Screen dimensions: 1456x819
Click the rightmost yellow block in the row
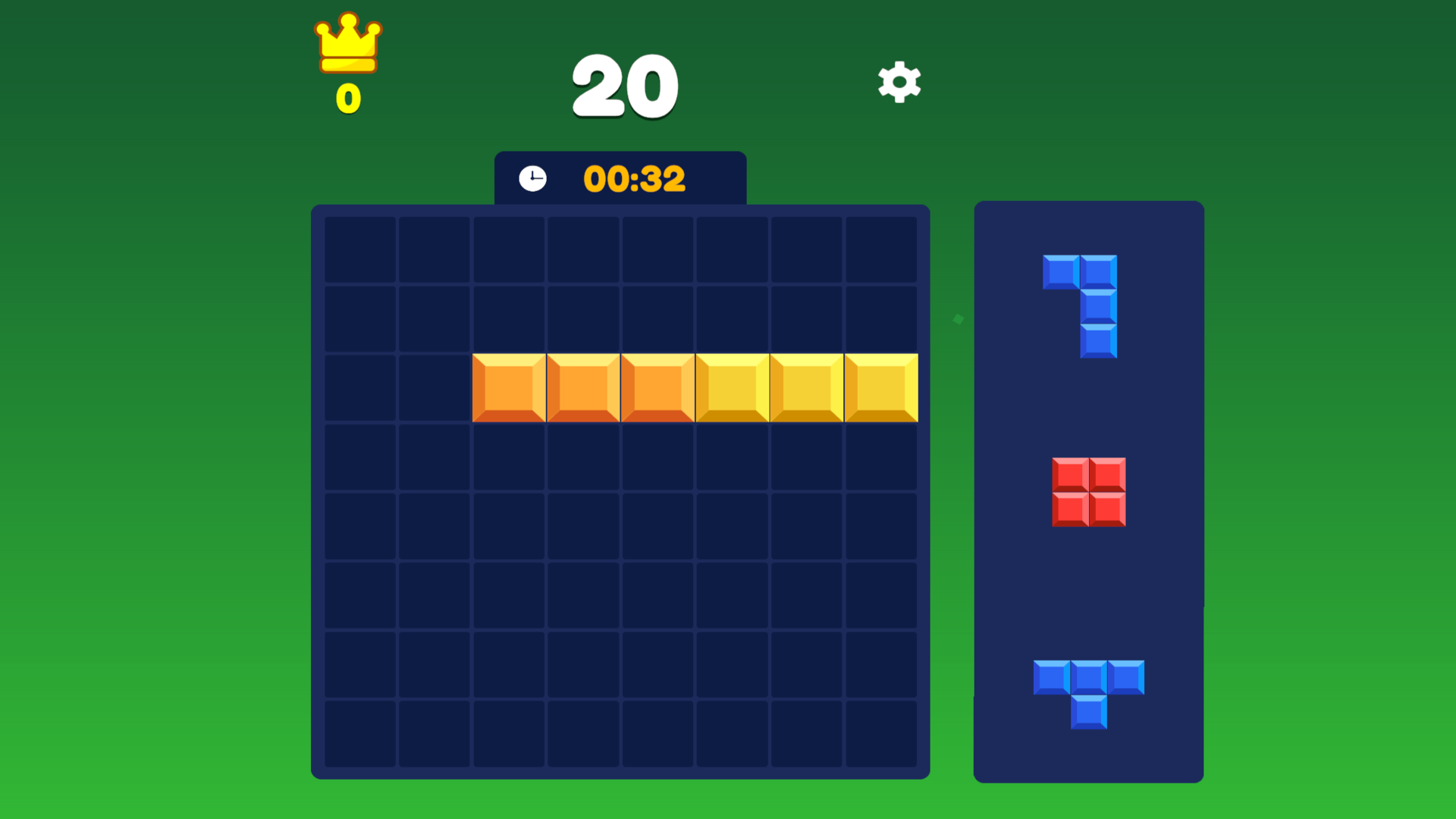coord(880,387)
